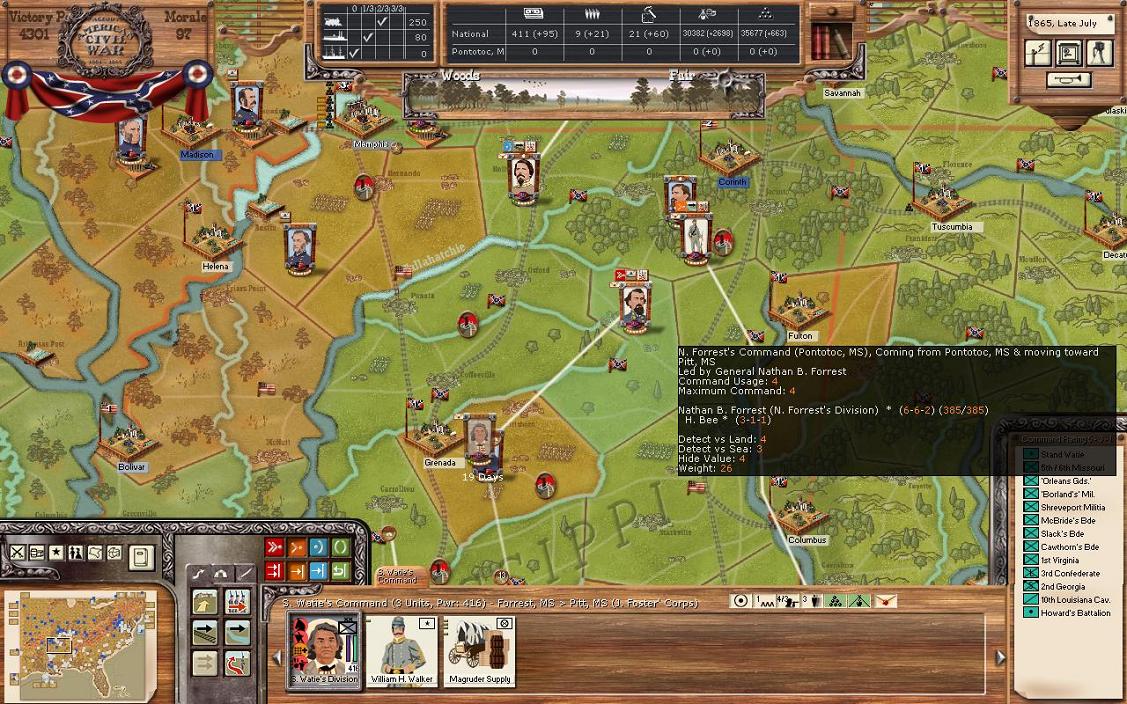The height and width of the screenshot is (704, 1127).
Task: Choose 10th Louisiana Cav. from the list
Action: click(x=1072, y=599)
